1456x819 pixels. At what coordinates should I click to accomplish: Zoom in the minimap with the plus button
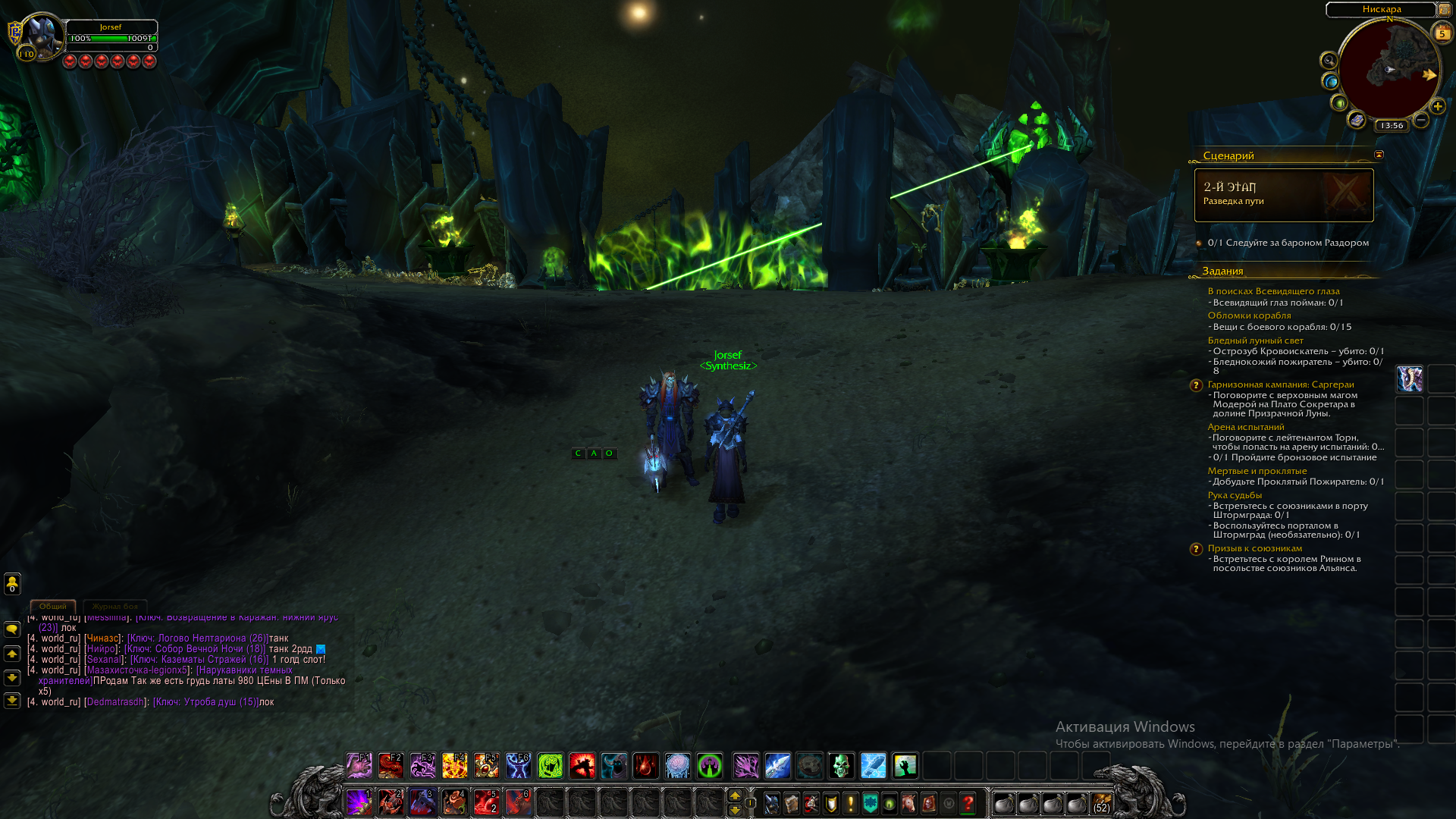point(1437,107)
